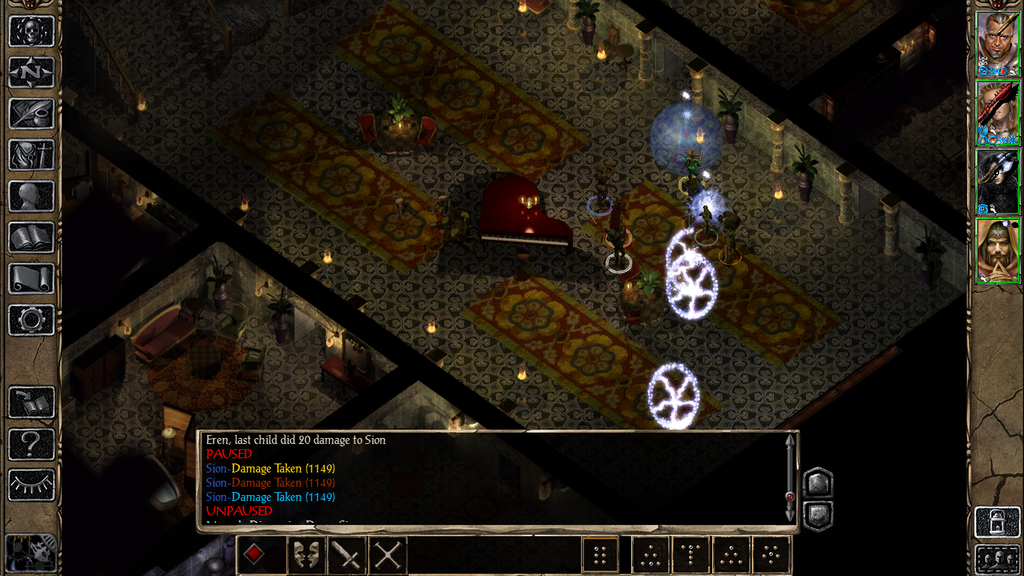The height and width of the screenshot is (576, 1024).
Task: Open the mage spellbook icon
Action: point(31,237)
